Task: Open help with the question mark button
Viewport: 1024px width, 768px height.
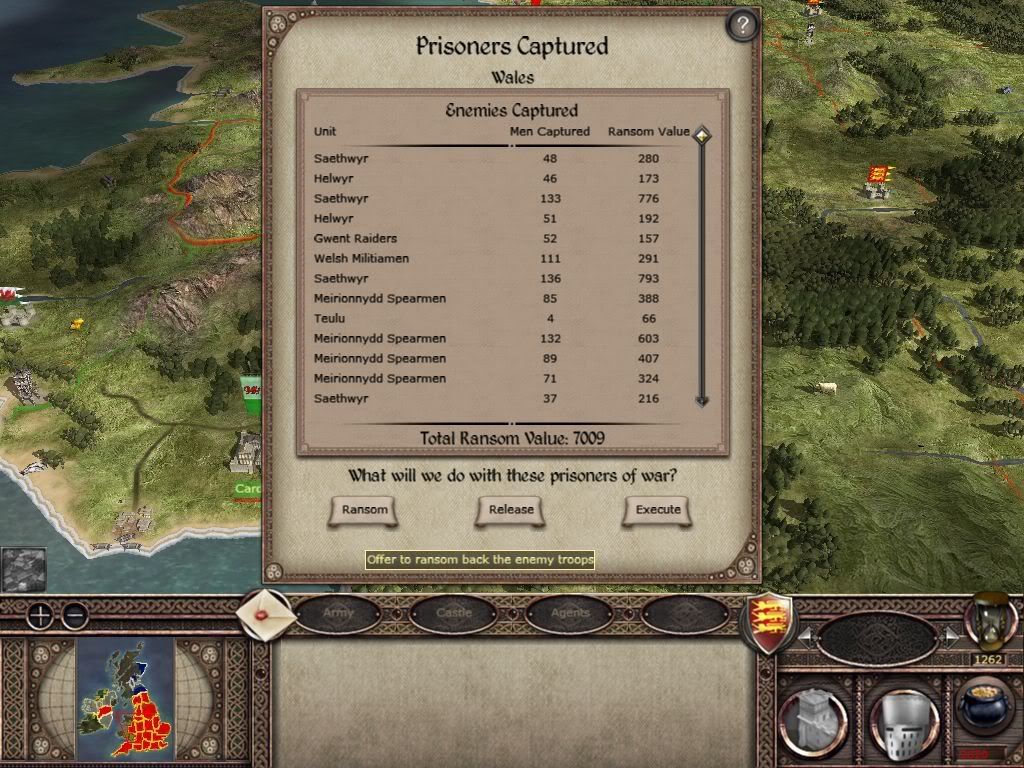Action: tap(741, 25)
